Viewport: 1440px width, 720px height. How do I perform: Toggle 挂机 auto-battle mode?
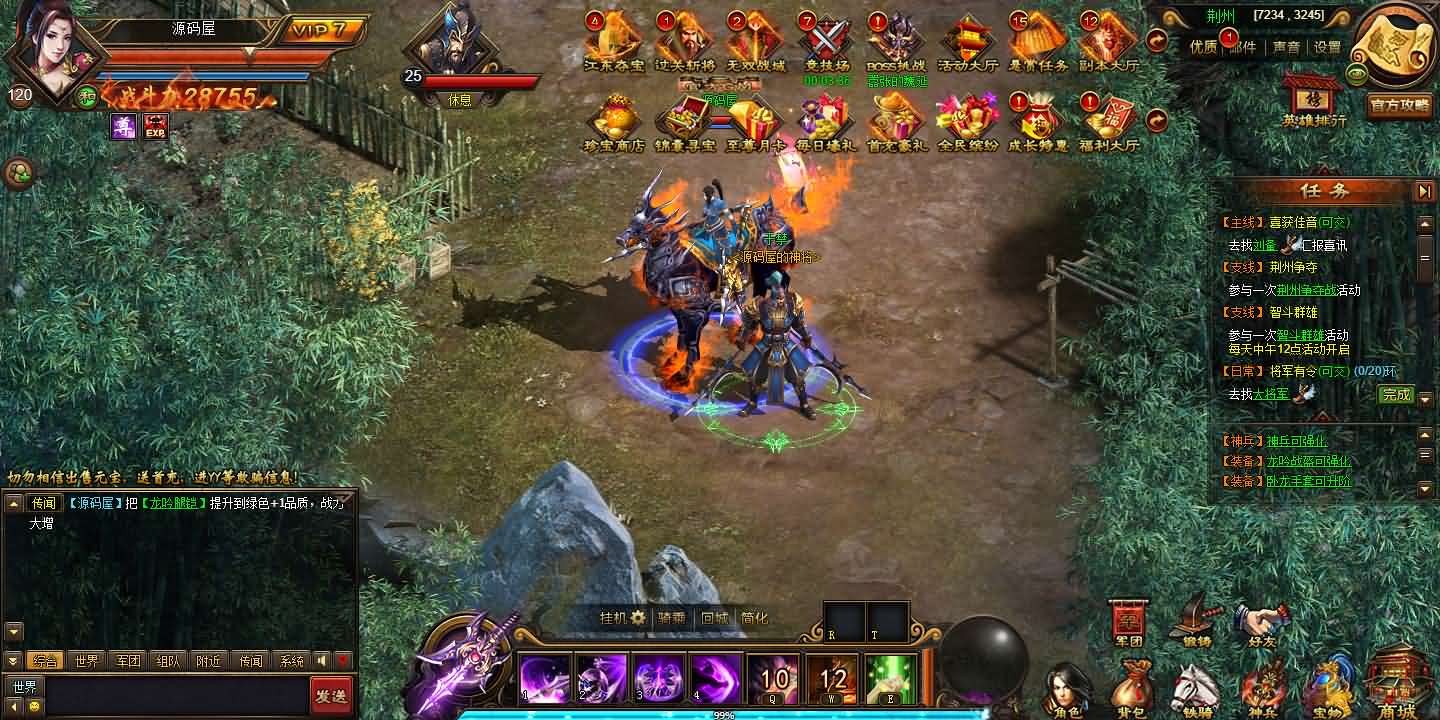pyautogui.click(x=622, y=618)
